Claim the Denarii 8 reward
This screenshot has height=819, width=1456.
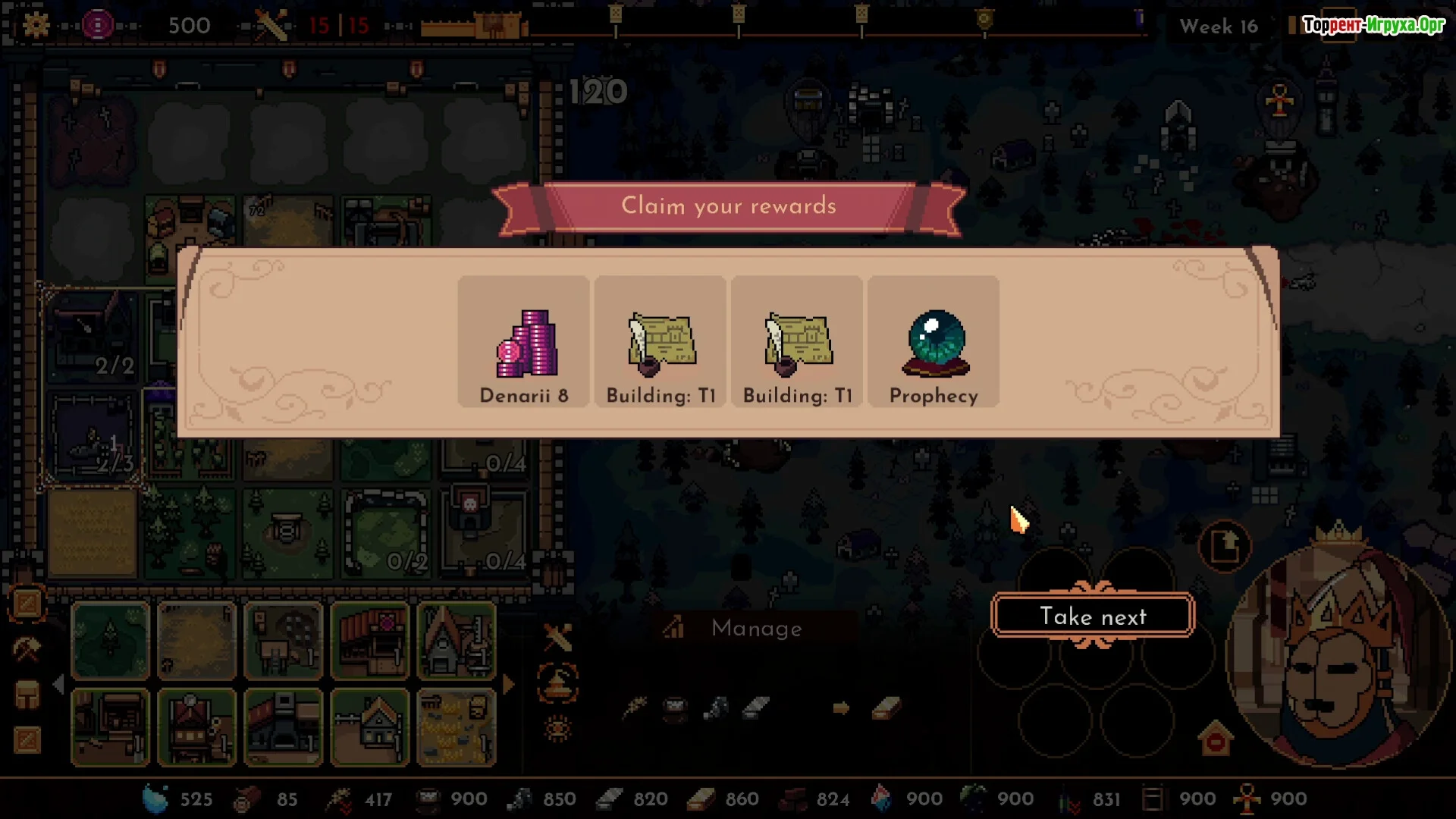524,343
